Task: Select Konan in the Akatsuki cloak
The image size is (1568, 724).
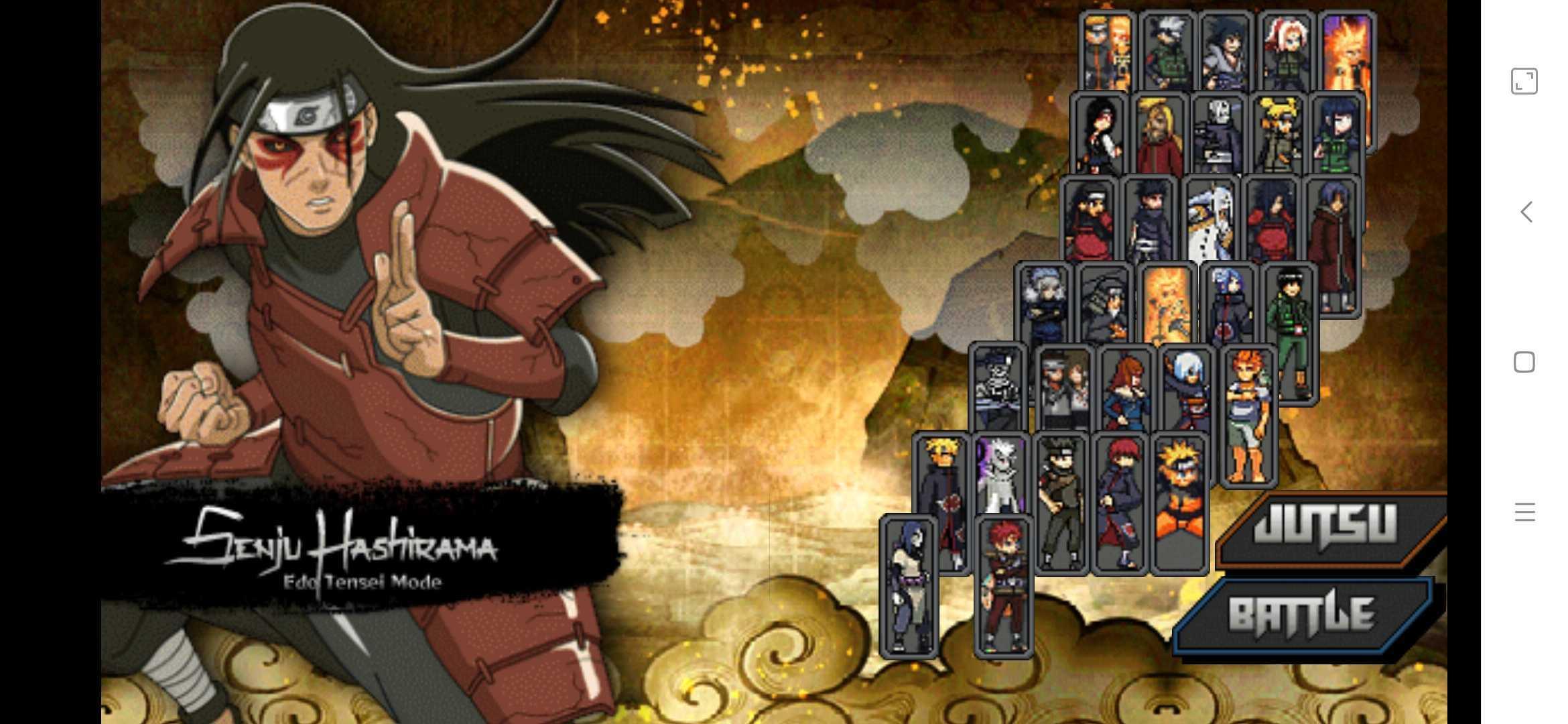Action: (x=1229, y=305)
